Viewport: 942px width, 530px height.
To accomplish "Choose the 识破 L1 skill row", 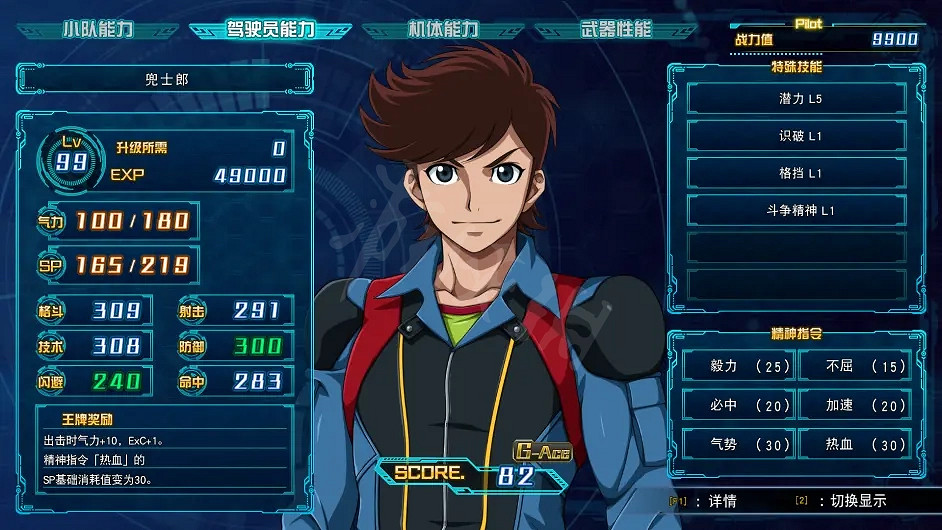I will (796, 136).
